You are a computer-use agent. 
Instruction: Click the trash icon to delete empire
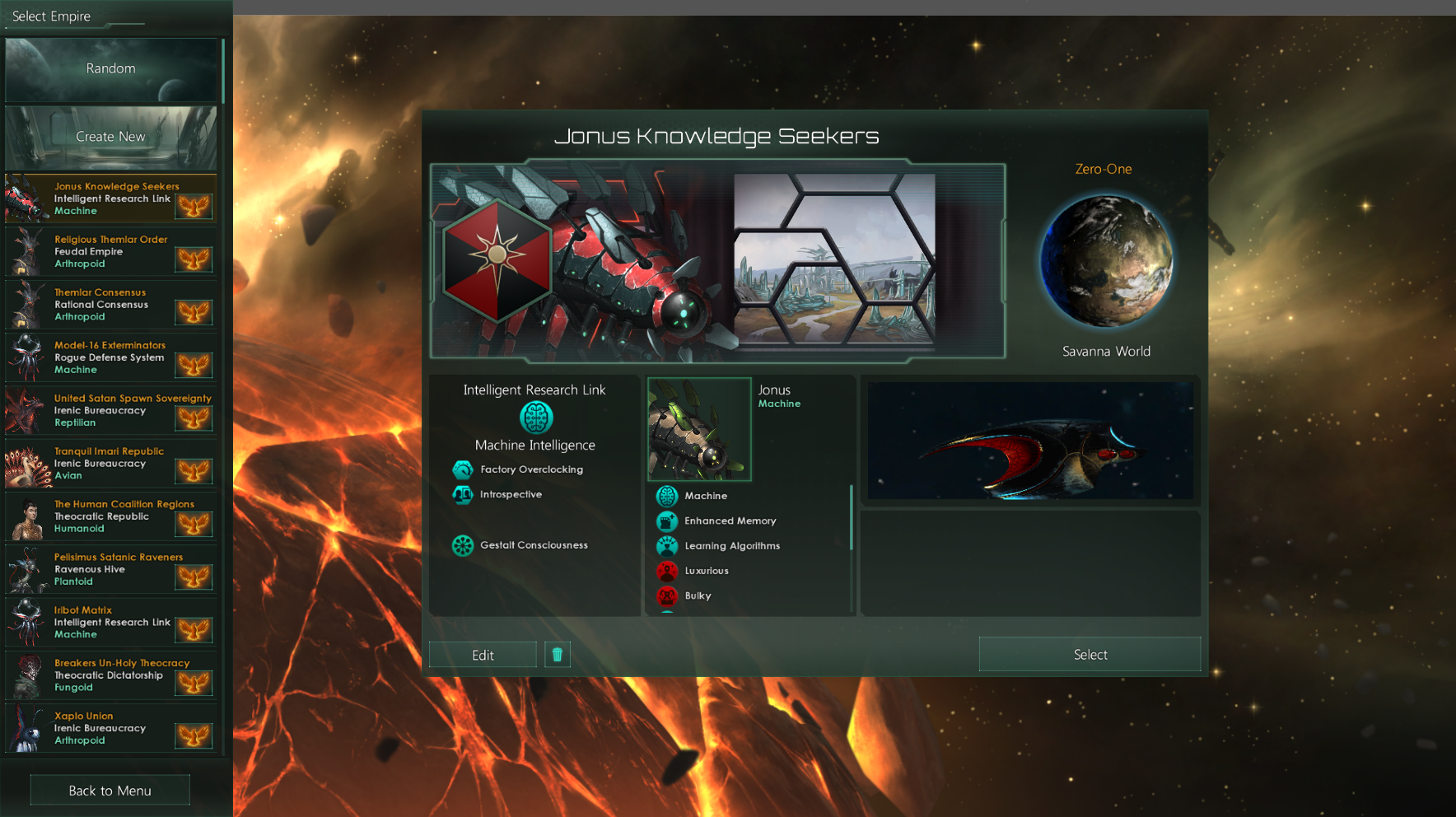click(558, 654)
